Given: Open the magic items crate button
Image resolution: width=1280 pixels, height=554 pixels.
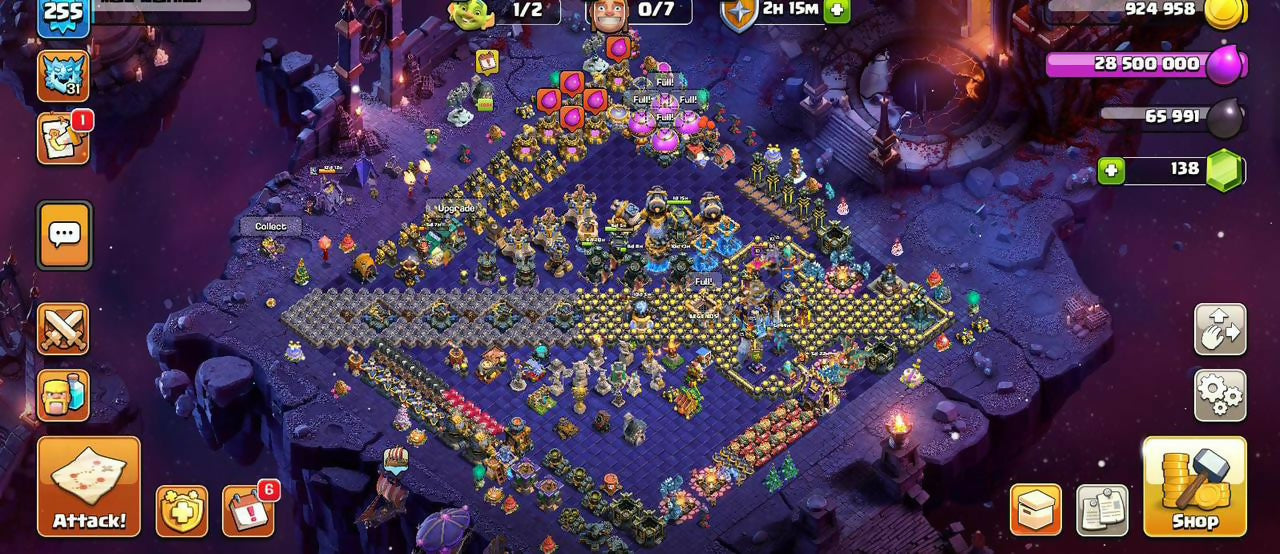Looking at the screenshot, I should click(x=1035, y=510).
